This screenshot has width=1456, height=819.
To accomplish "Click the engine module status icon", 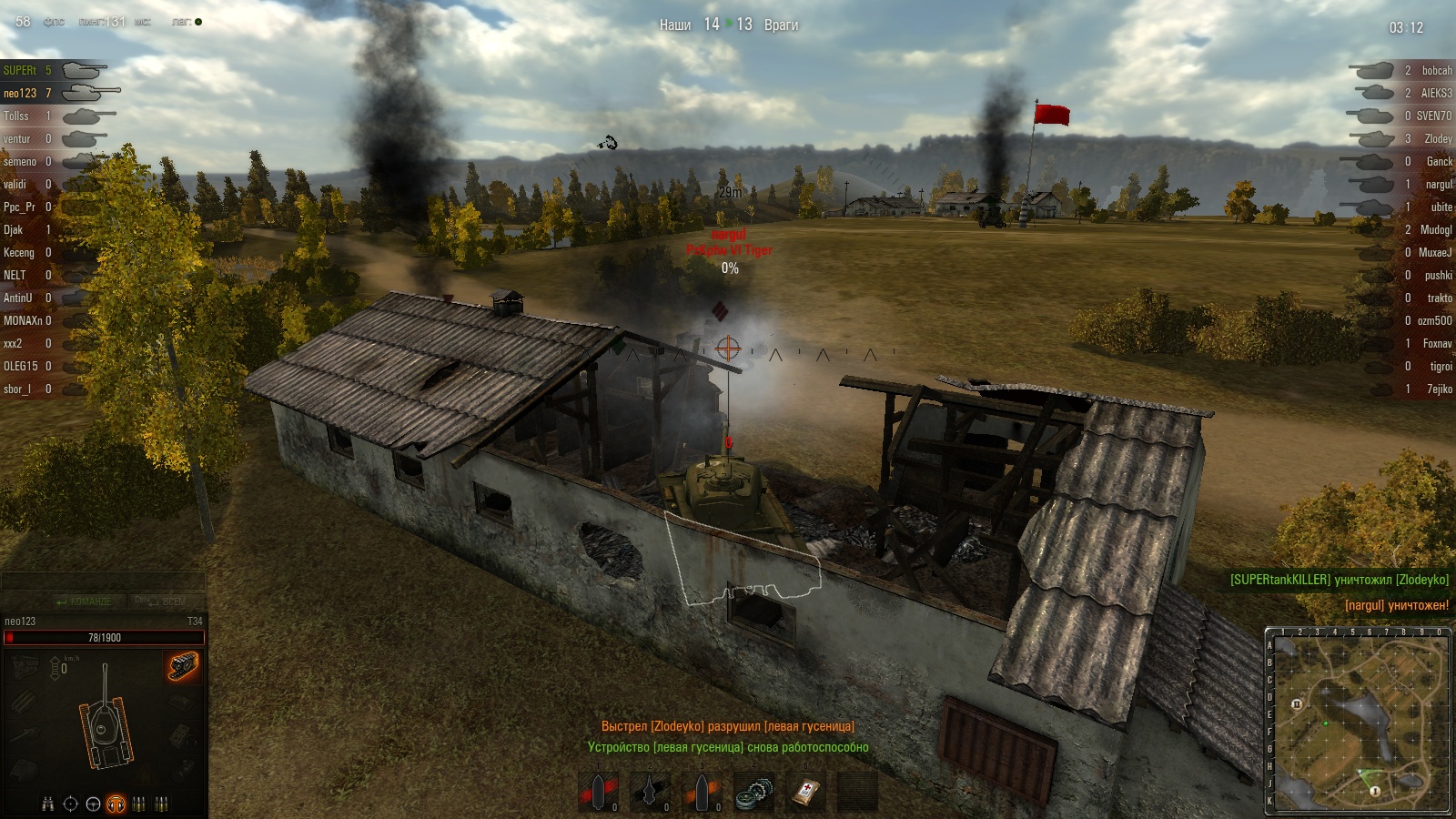I will click(x=25, y=667).
